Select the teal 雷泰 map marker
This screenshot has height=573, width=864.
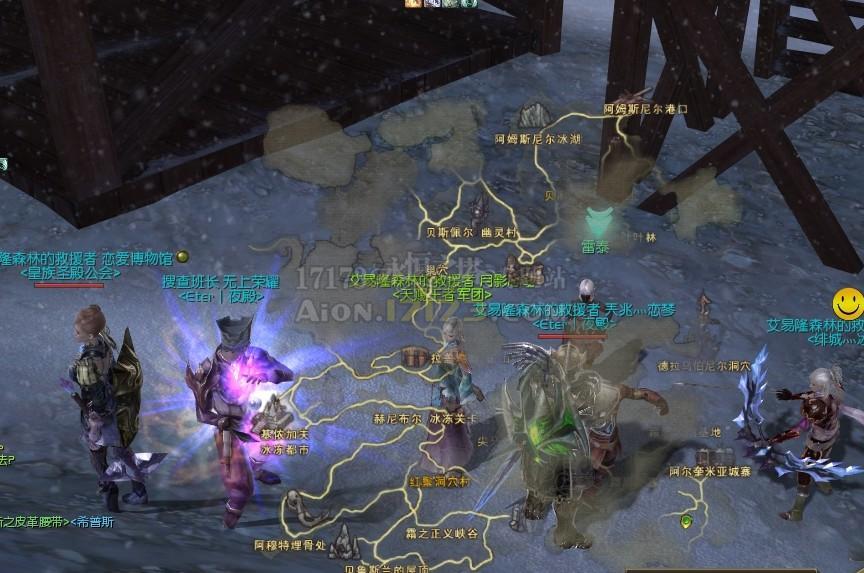tap(598, 220)
